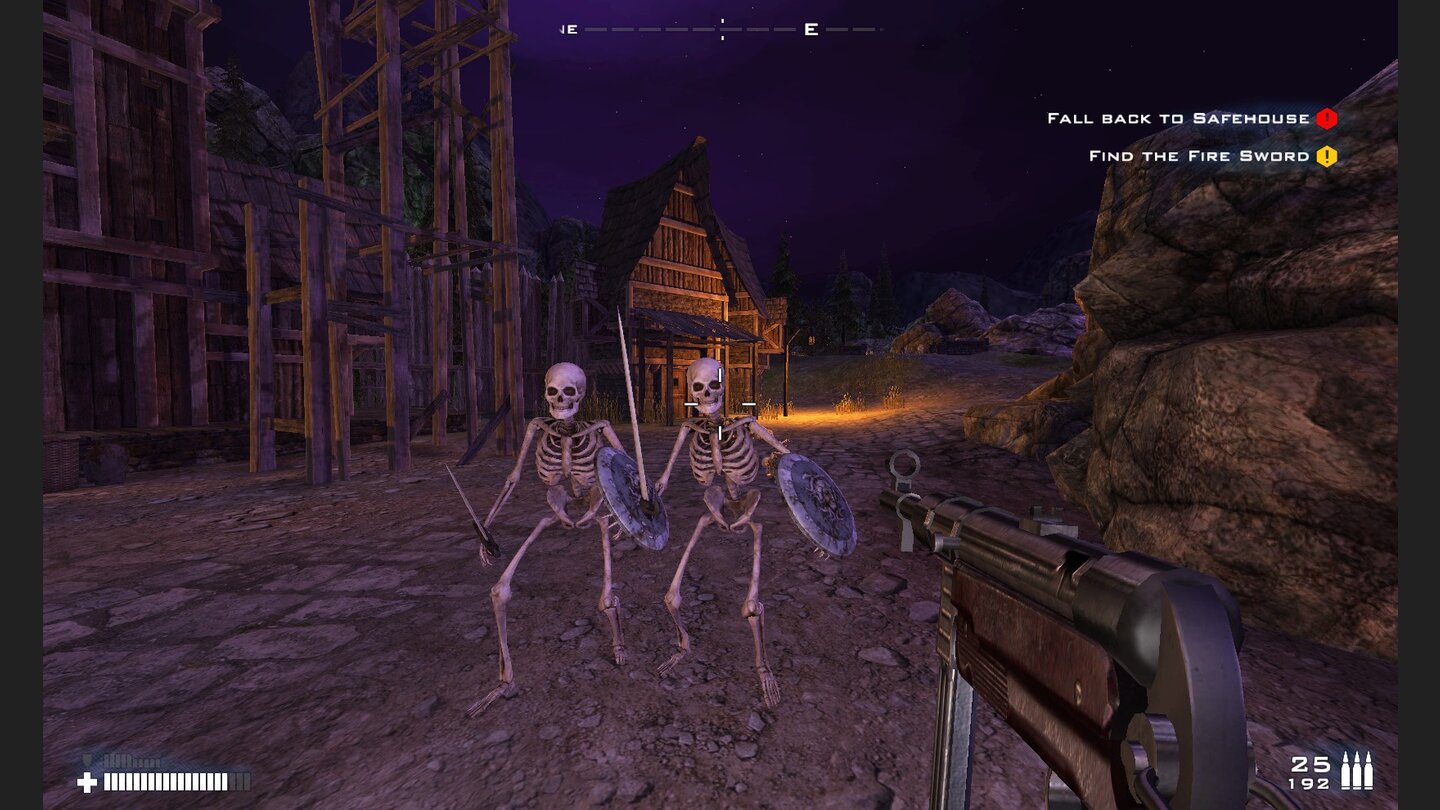Image resolution: width=1440 pixels, height=810 pixels.
Task: Click the red exclamation marker beside Fall back objective
Action: [1325, 118]
